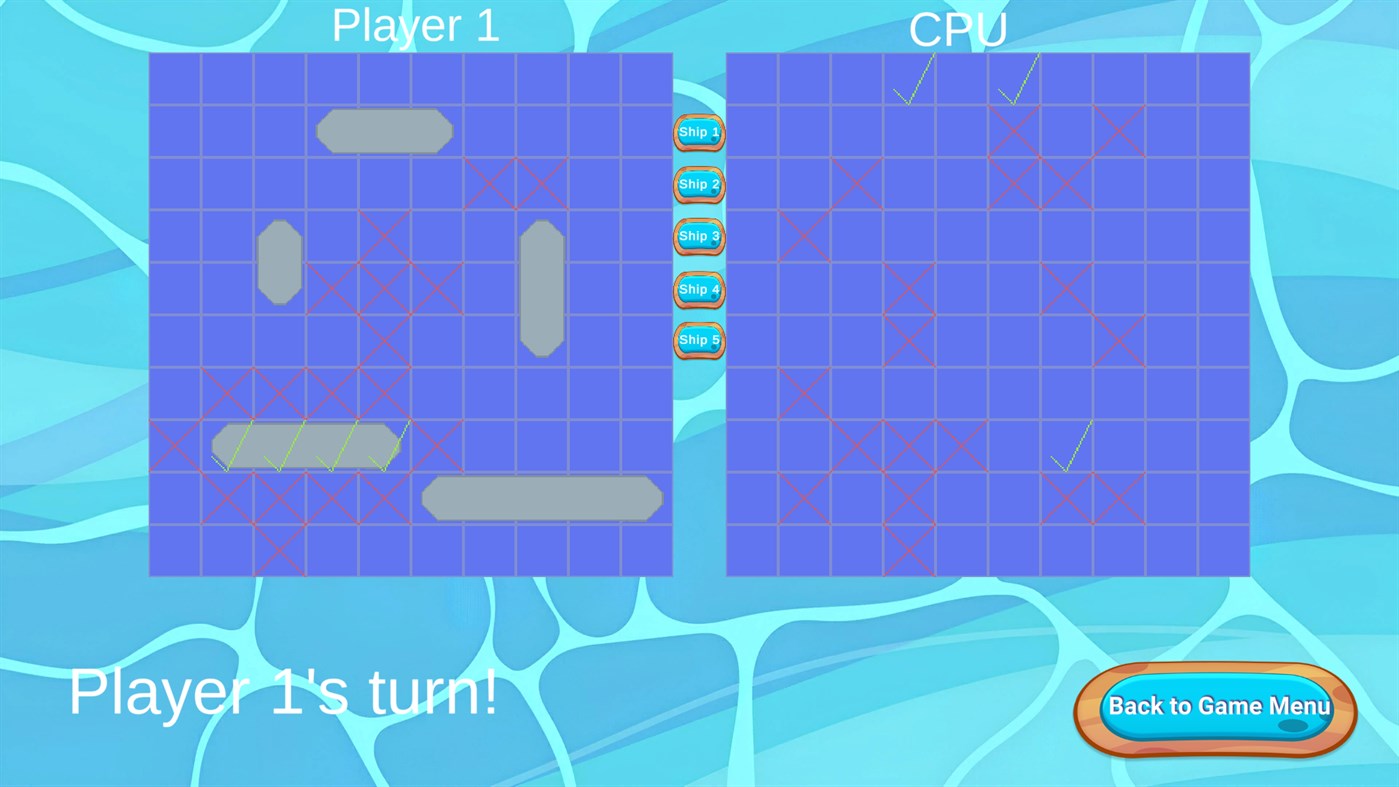This screenshot has width=1399, height=787.
Task: Click the horizontal ship at top of Player 1 grid
Action: 384,131
